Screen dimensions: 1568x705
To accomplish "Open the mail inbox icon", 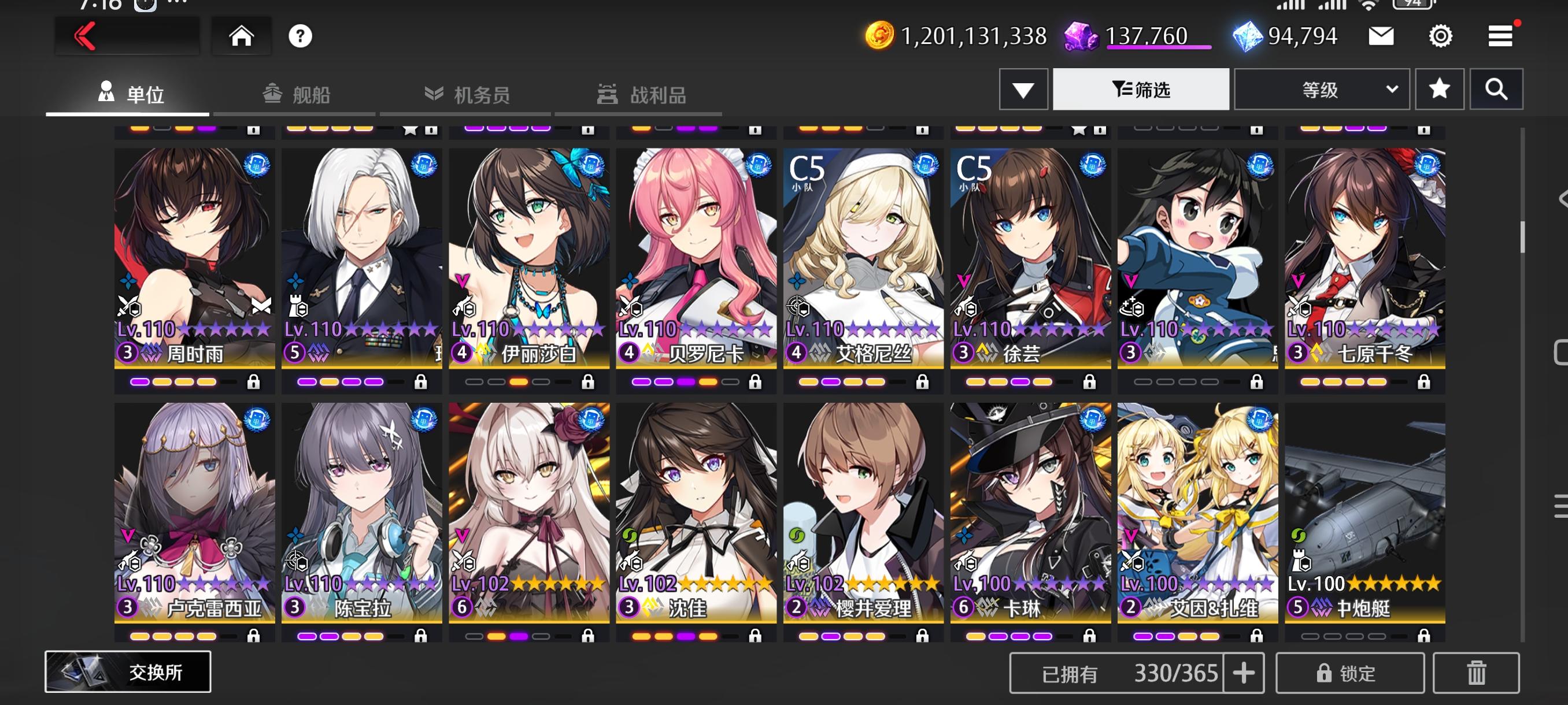I will [1380, 36].
